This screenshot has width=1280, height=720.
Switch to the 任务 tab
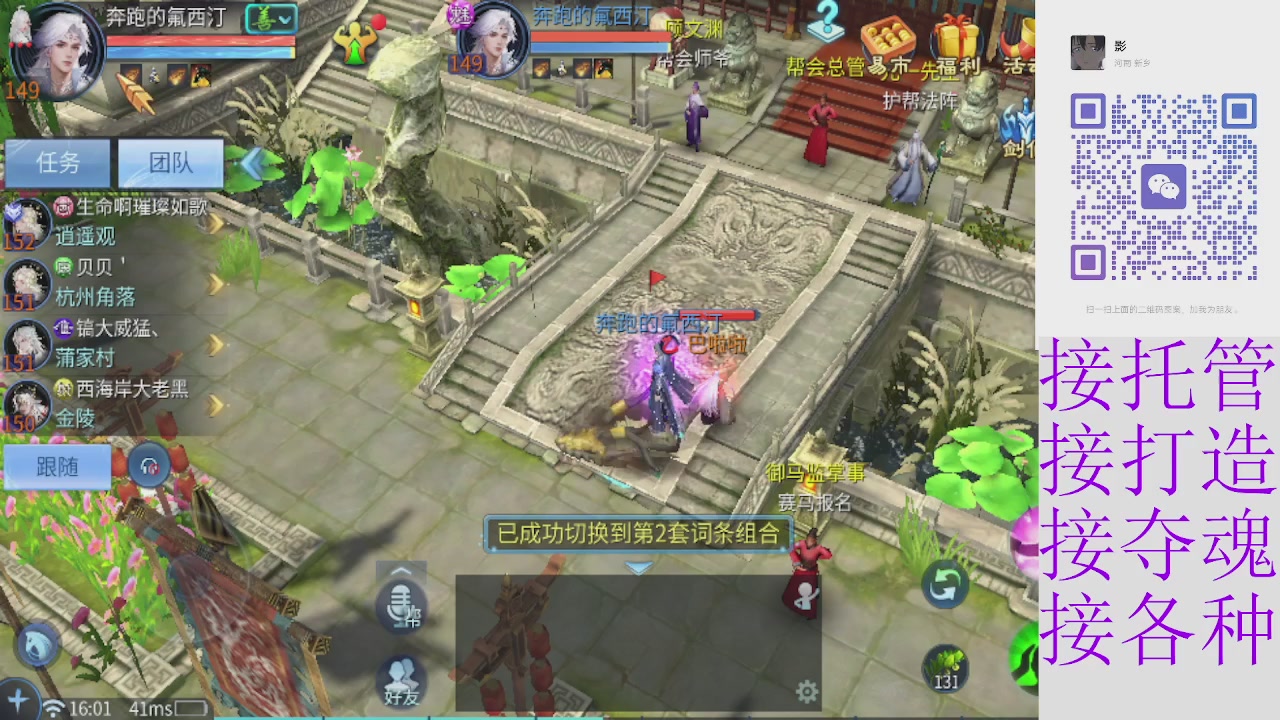pos(57,163)
